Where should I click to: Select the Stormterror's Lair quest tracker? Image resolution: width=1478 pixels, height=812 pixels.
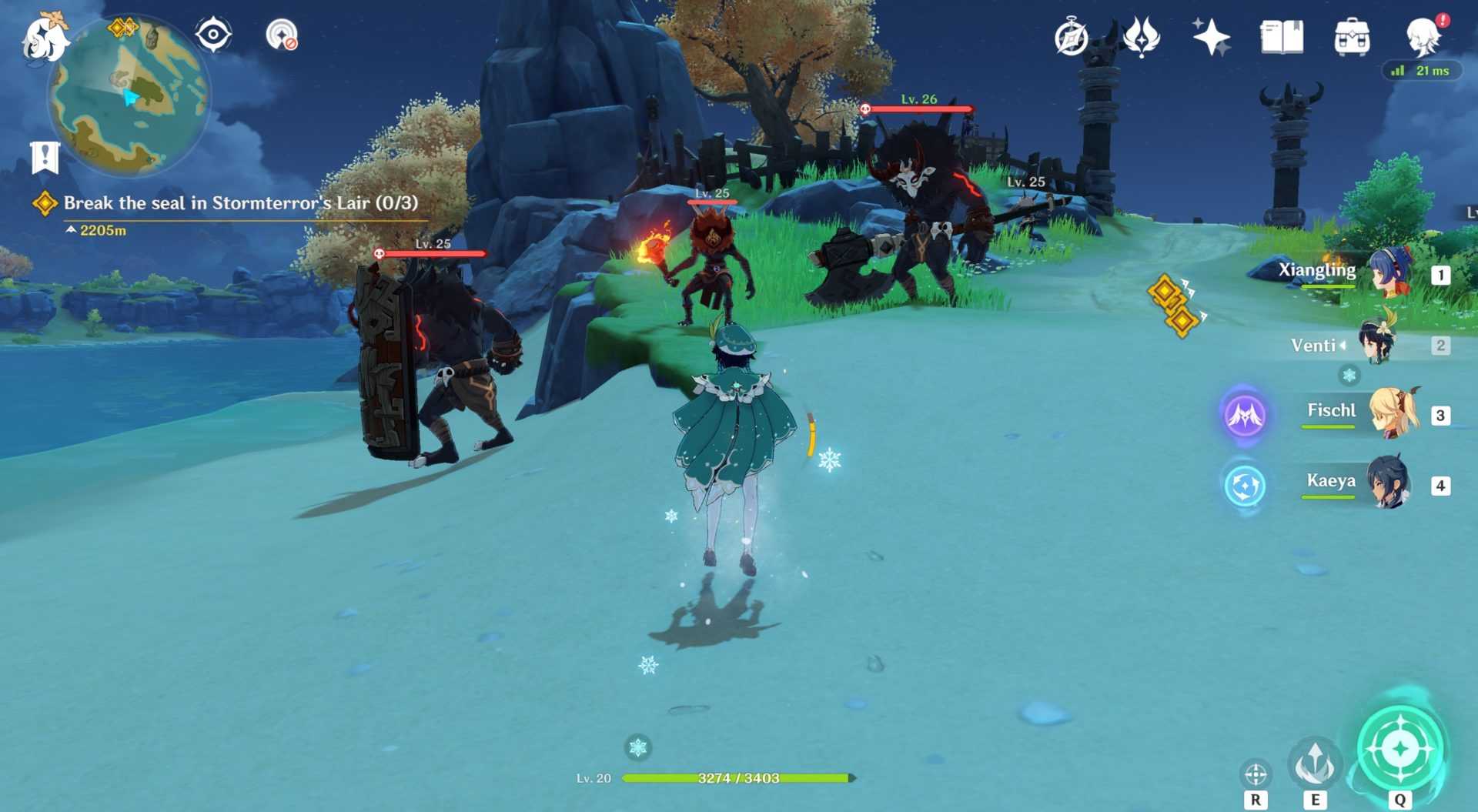click(240, 203)
